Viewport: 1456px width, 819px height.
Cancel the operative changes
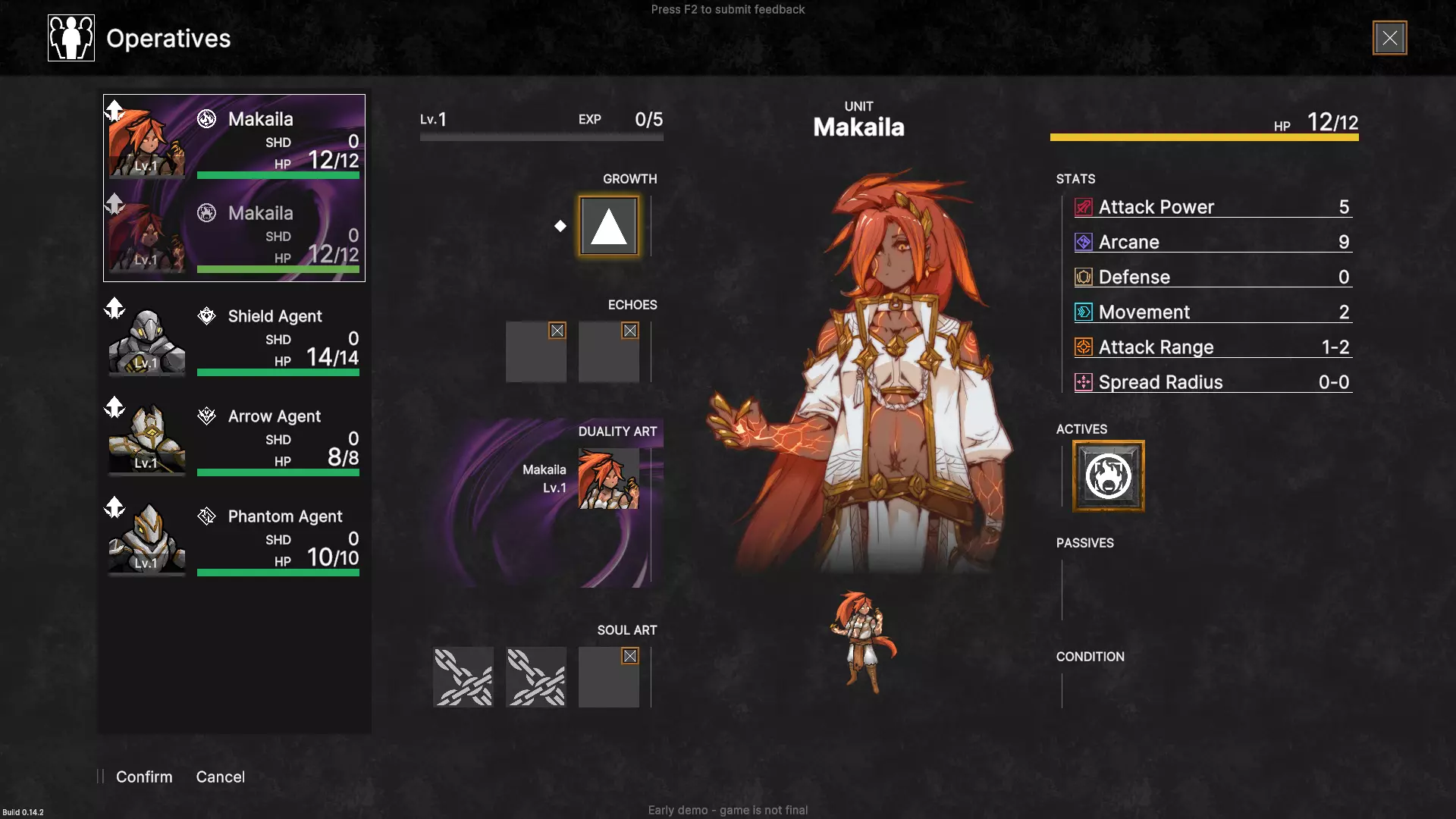220,777
